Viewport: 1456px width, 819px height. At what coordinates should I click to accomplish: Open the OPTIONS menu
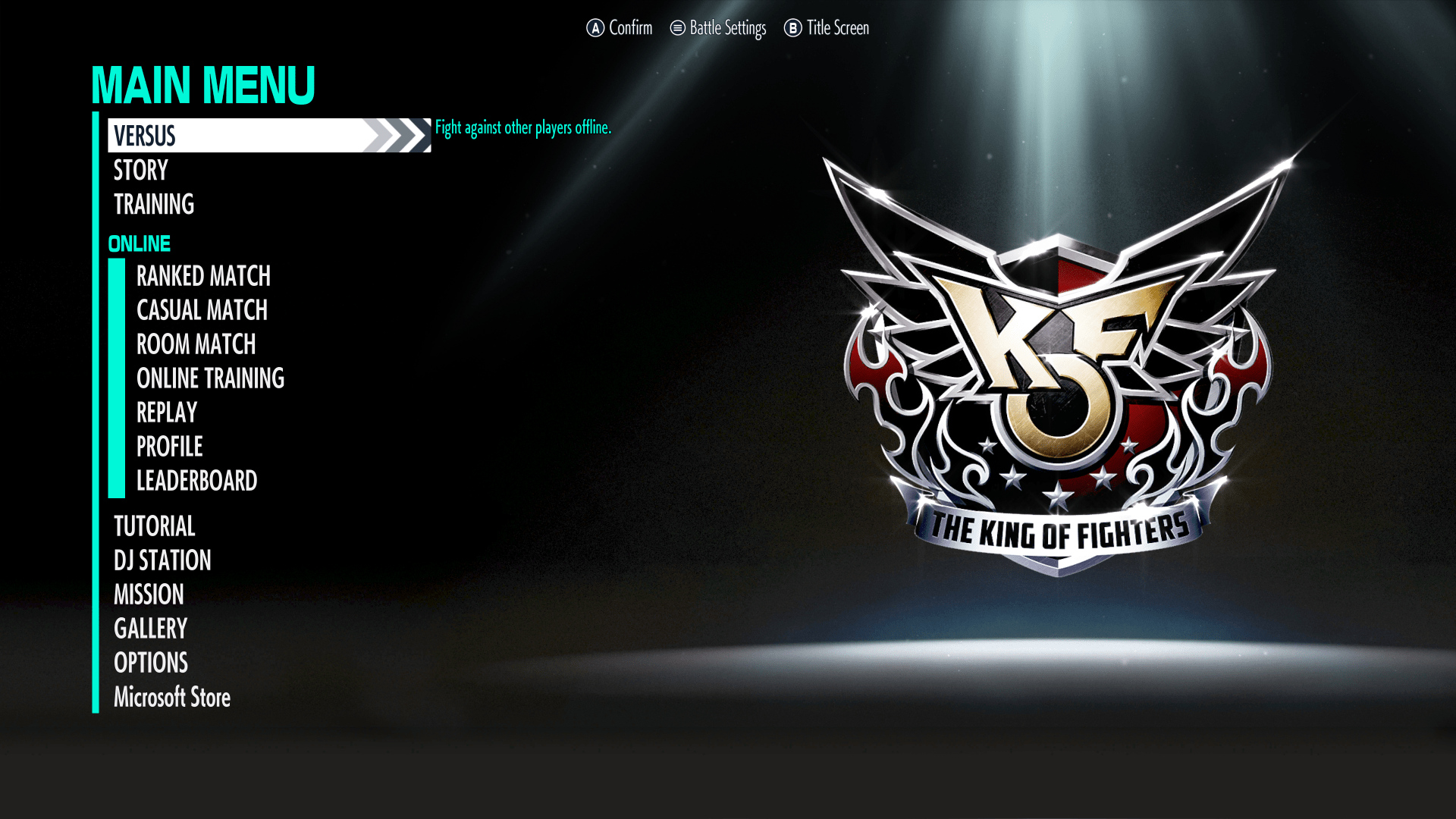point(150,663)
